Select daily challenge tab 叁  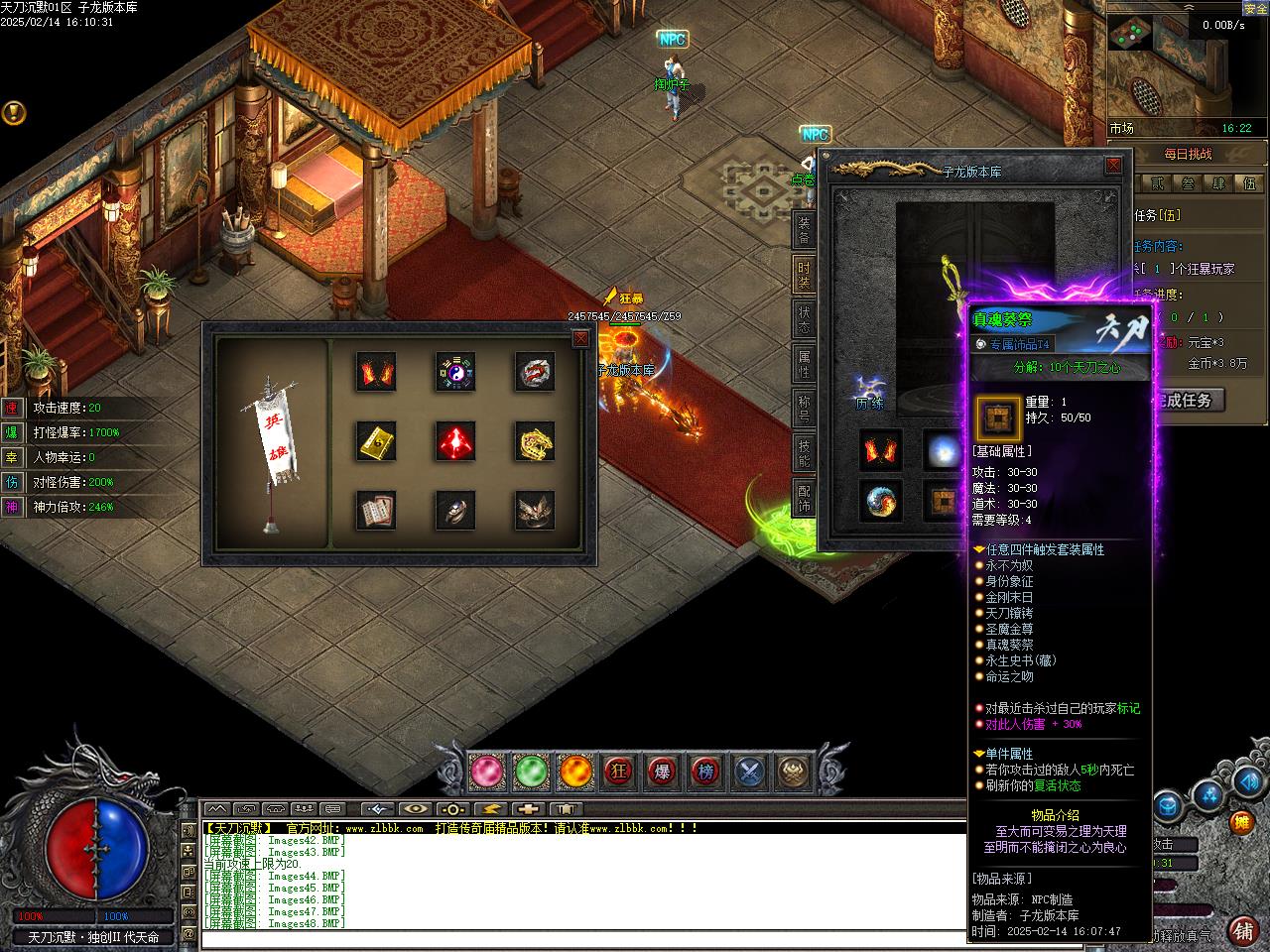tap(1189, 183)
